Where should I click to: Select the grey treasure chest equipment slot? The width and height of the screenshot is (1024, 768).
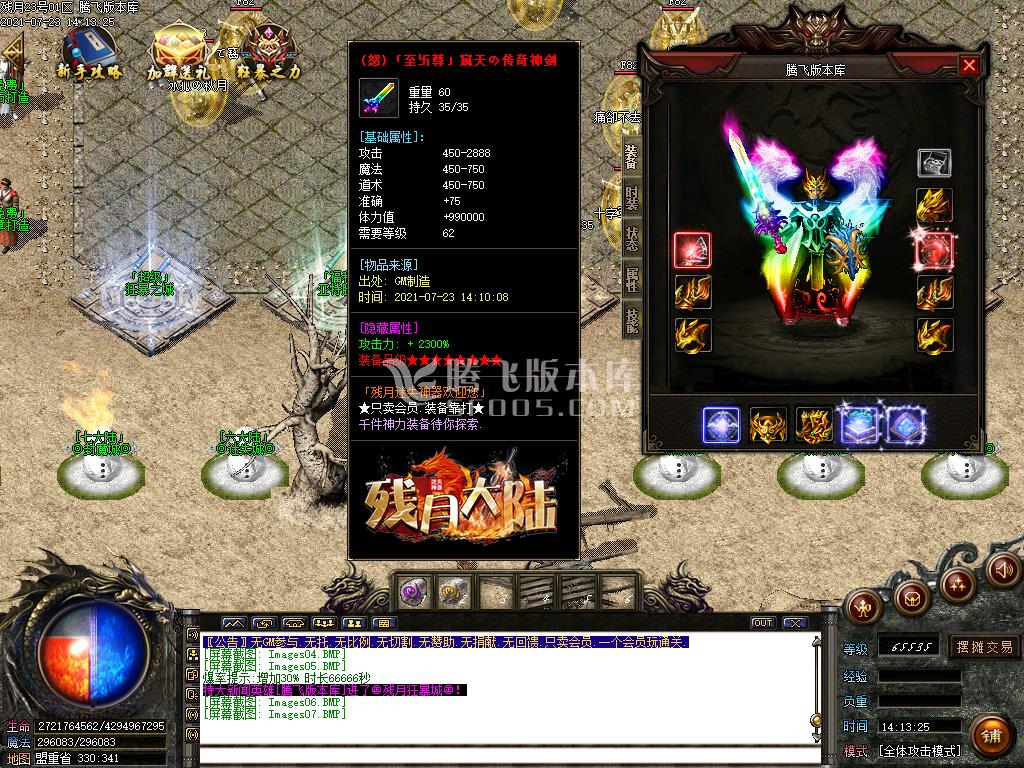tap(934, 163)
